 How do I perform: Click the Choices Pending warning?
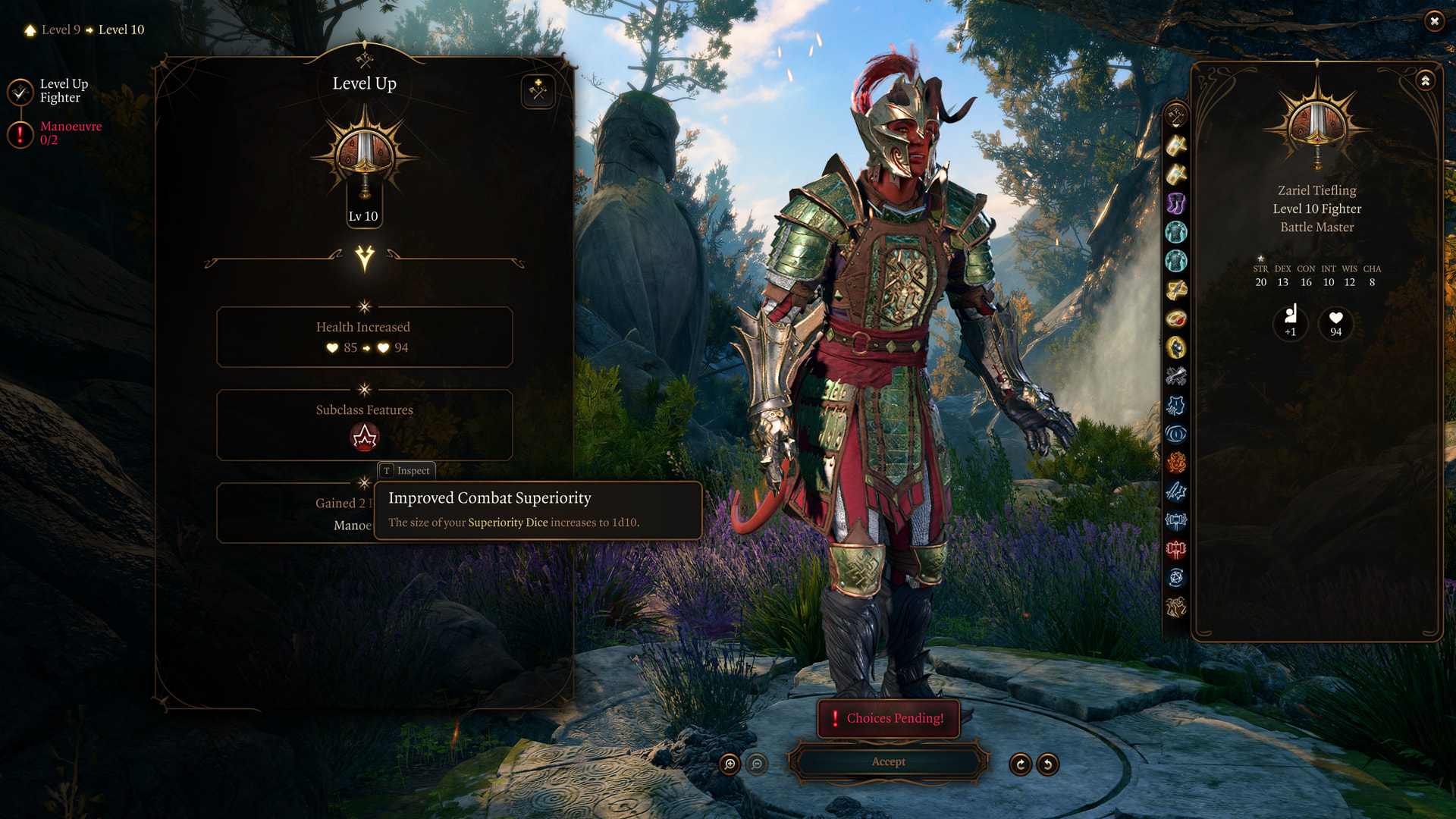[888, 718]
